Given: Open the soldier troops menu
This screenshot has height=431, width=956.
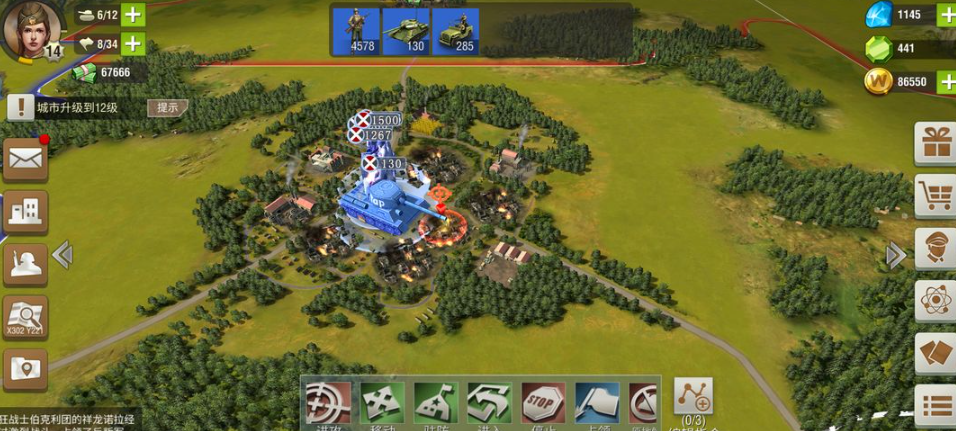Looking at the screenshot, I should click(x=25, y=263).
